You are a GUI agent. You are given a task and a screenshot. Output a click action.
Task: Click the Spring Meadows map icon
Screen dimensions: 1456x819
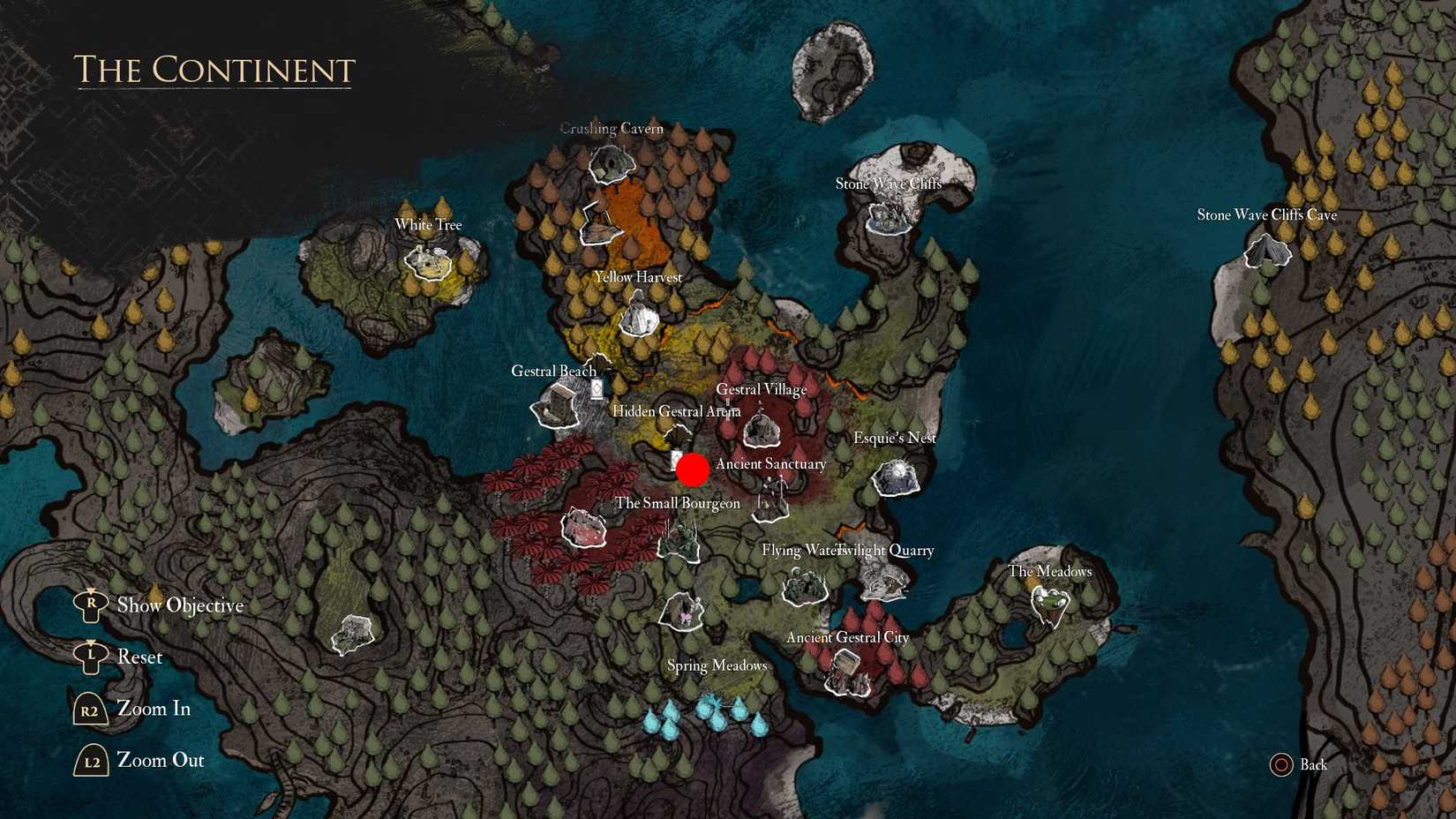[x=682, y=612]
